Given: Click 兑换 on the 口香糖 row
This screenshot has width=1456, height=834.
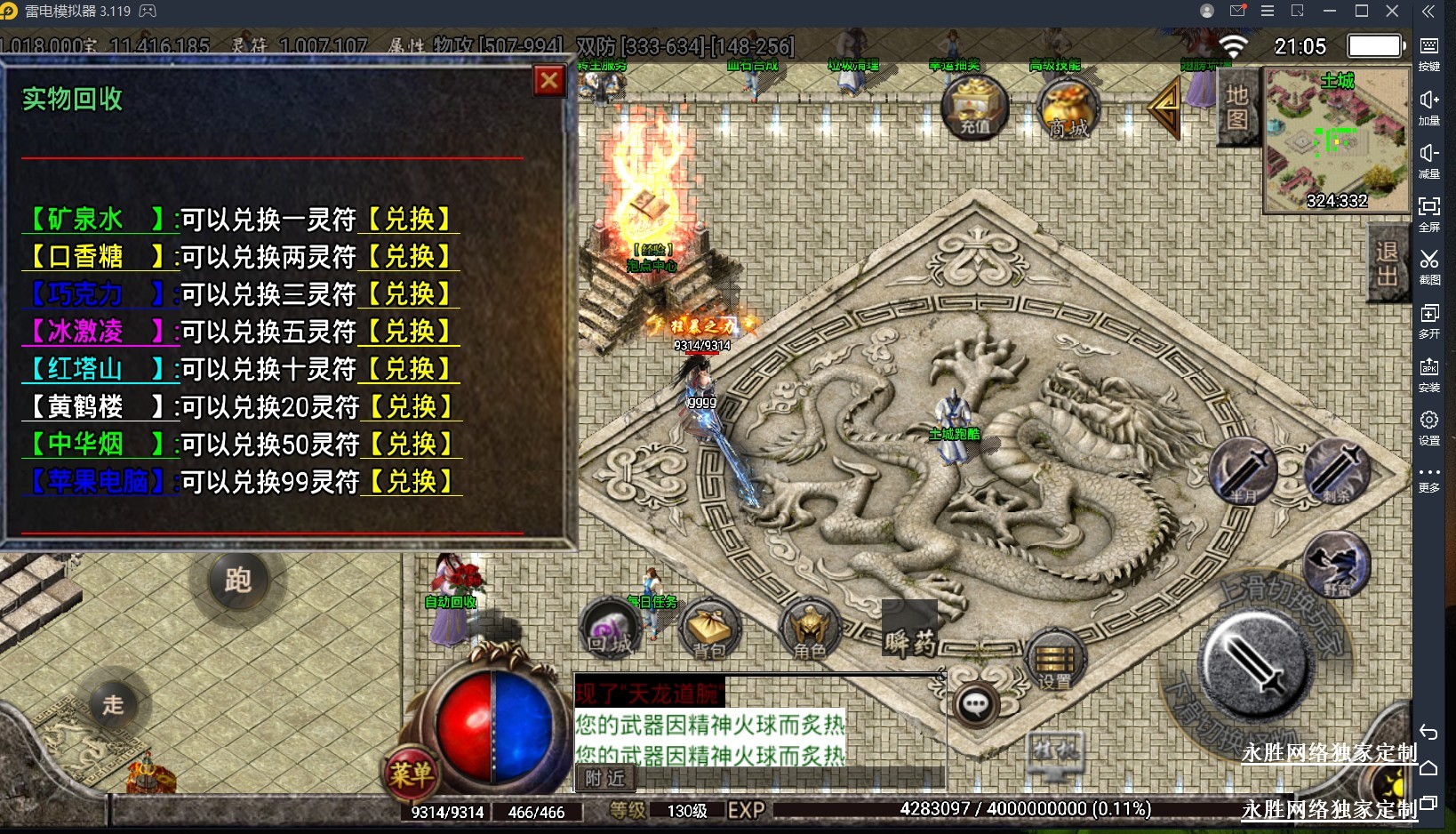Looking at the screenshot, I should click(x=410, y=256).
